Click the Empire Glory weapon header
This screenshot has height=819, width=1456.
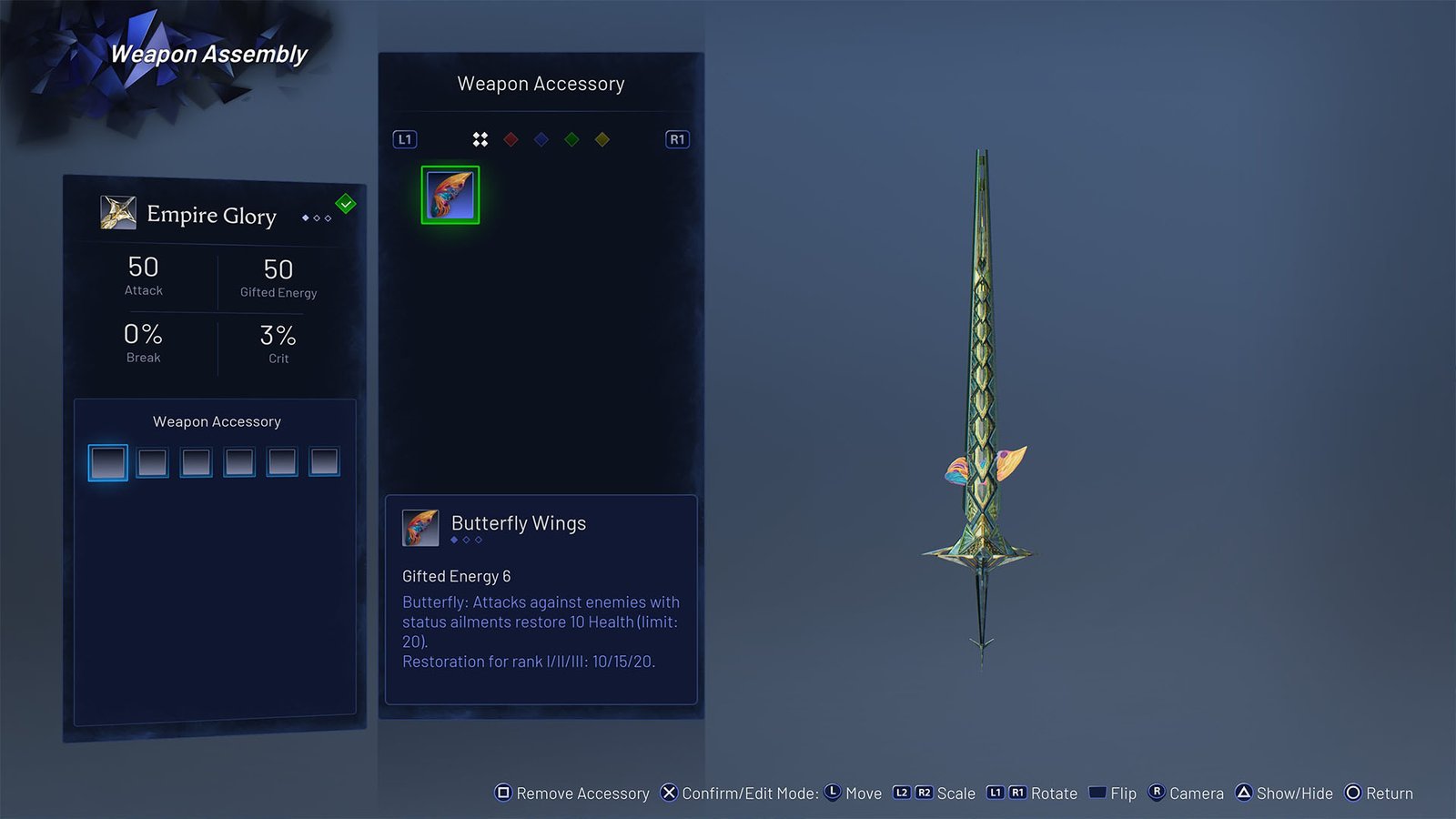211,215
